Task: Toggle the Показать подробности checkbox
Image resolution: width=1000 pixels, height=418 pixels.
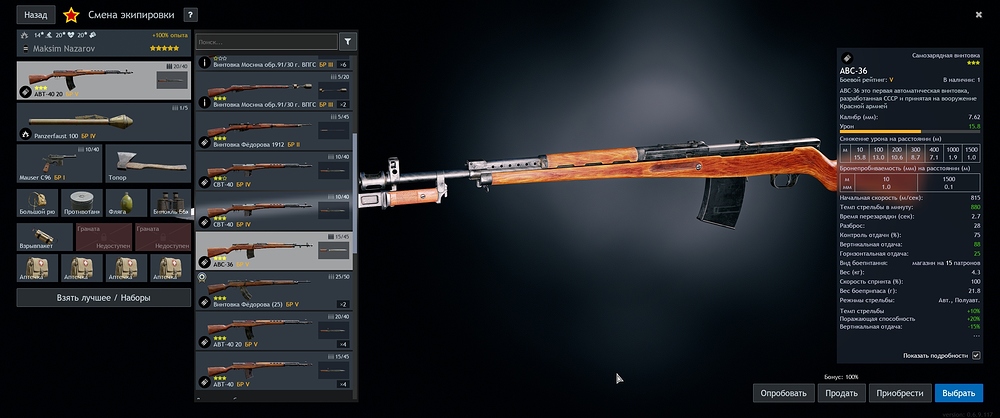Action: (977, 355)
